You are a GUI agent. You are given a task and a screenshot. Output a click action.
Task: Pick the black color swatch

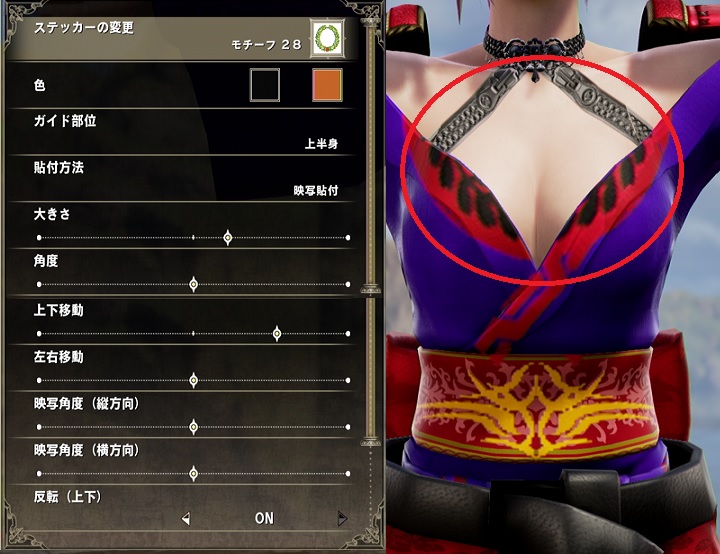[x=265, y=85]
